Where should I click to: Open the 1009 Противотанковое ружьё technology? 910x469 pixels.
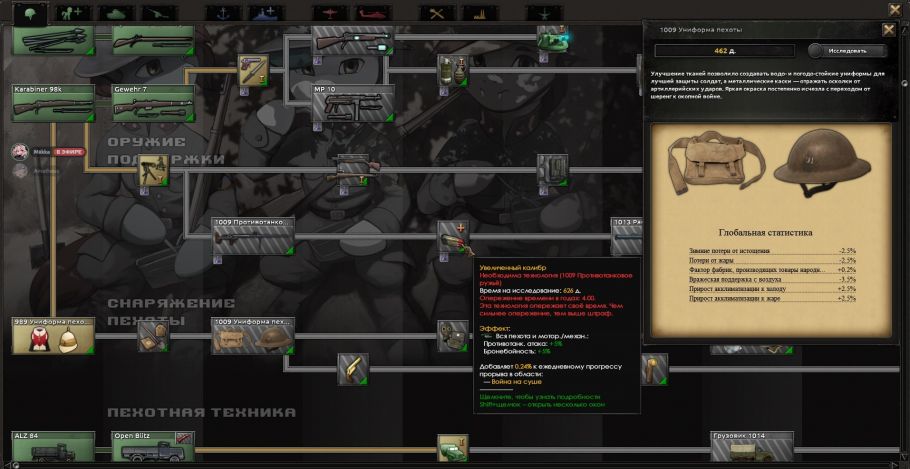[253, 237]
